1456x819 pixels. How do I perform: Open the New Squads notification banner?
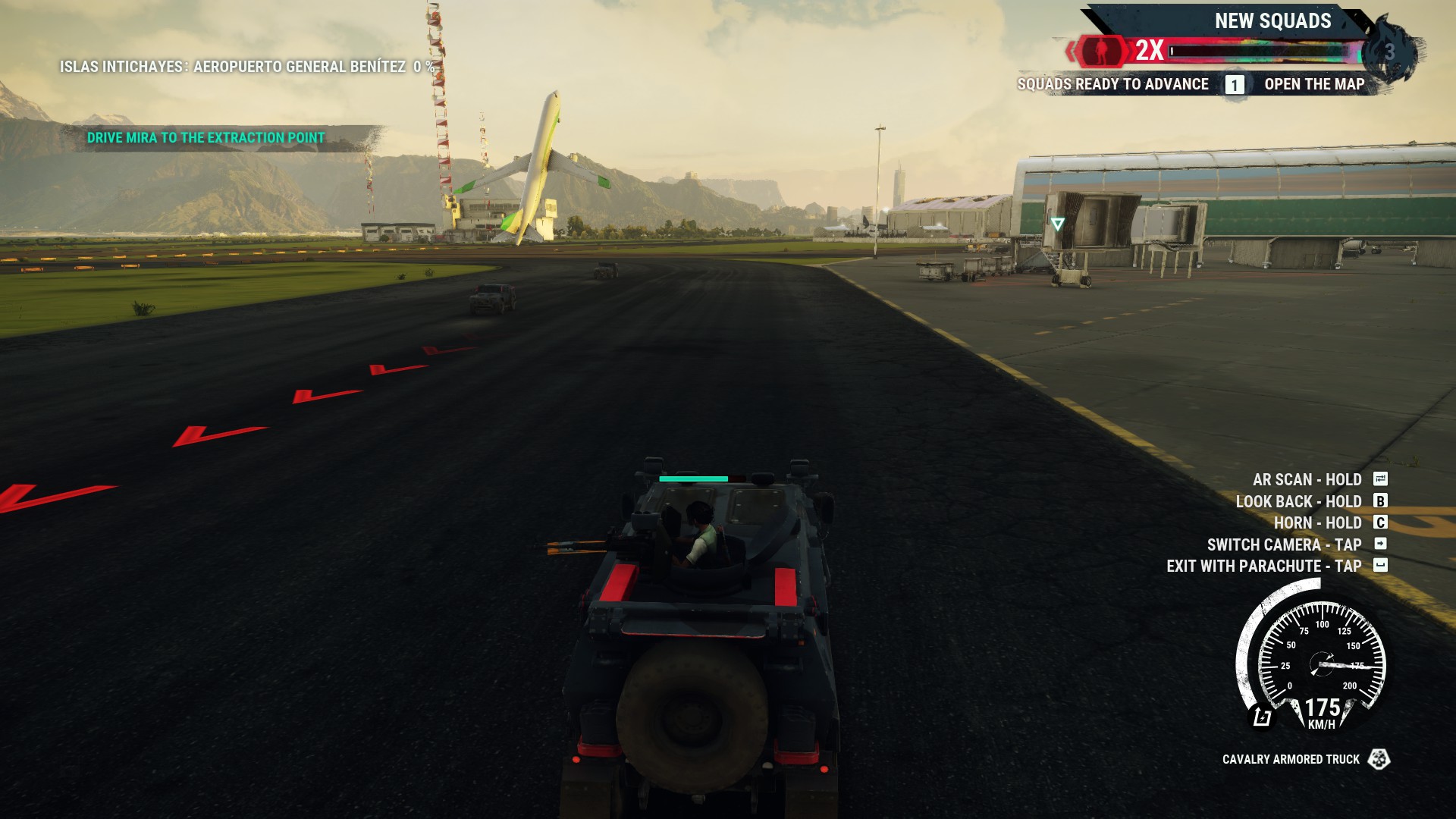tap(1272, 21)
